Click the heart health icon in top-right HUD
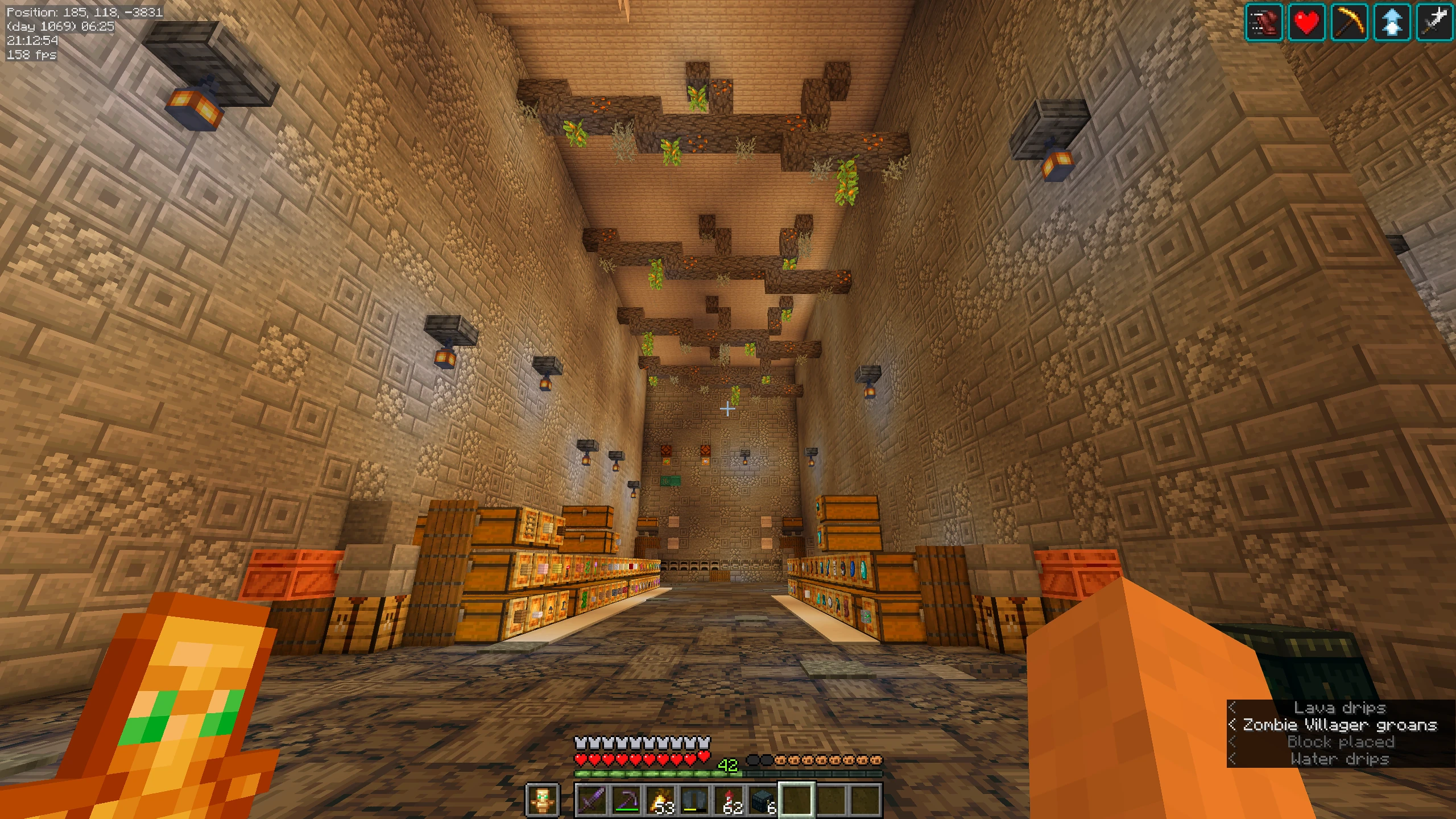This screenshot has width=1456, height=819. pyautogui.click(x=1307, y=23)
